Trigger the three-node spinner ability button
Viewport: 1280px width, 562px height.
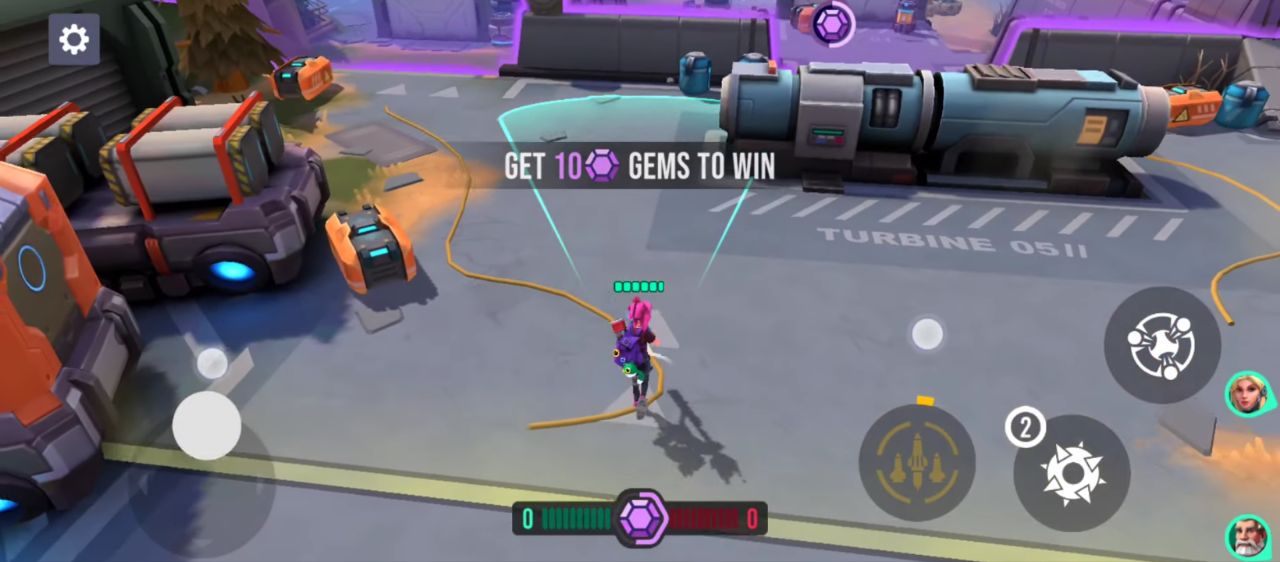[1162, 345]
